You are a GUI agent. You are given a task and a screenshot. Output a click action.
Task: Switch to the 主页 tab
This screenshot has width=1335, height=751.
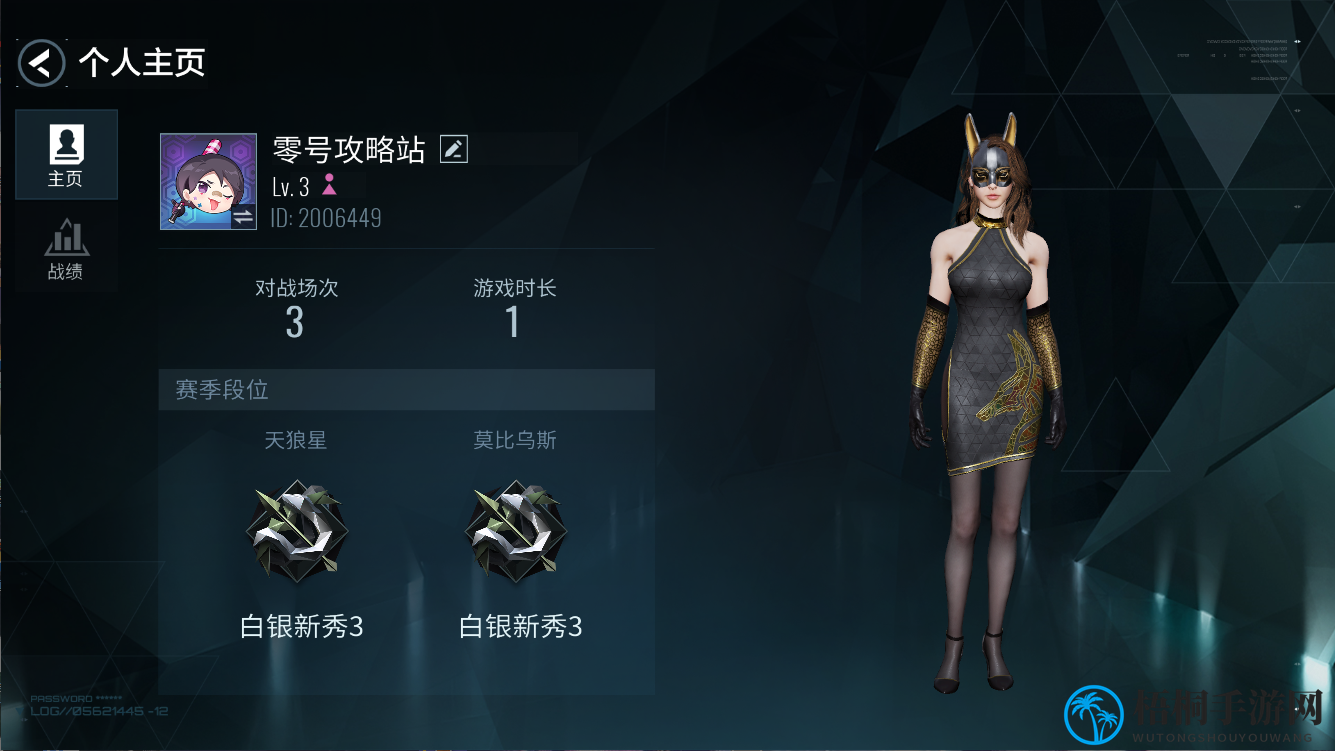coord(66,154)
